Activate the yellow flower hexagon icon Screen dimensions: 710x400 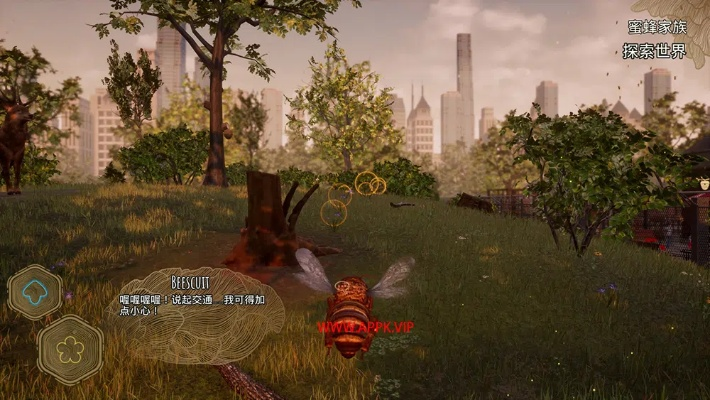click(x=70, y=349)
